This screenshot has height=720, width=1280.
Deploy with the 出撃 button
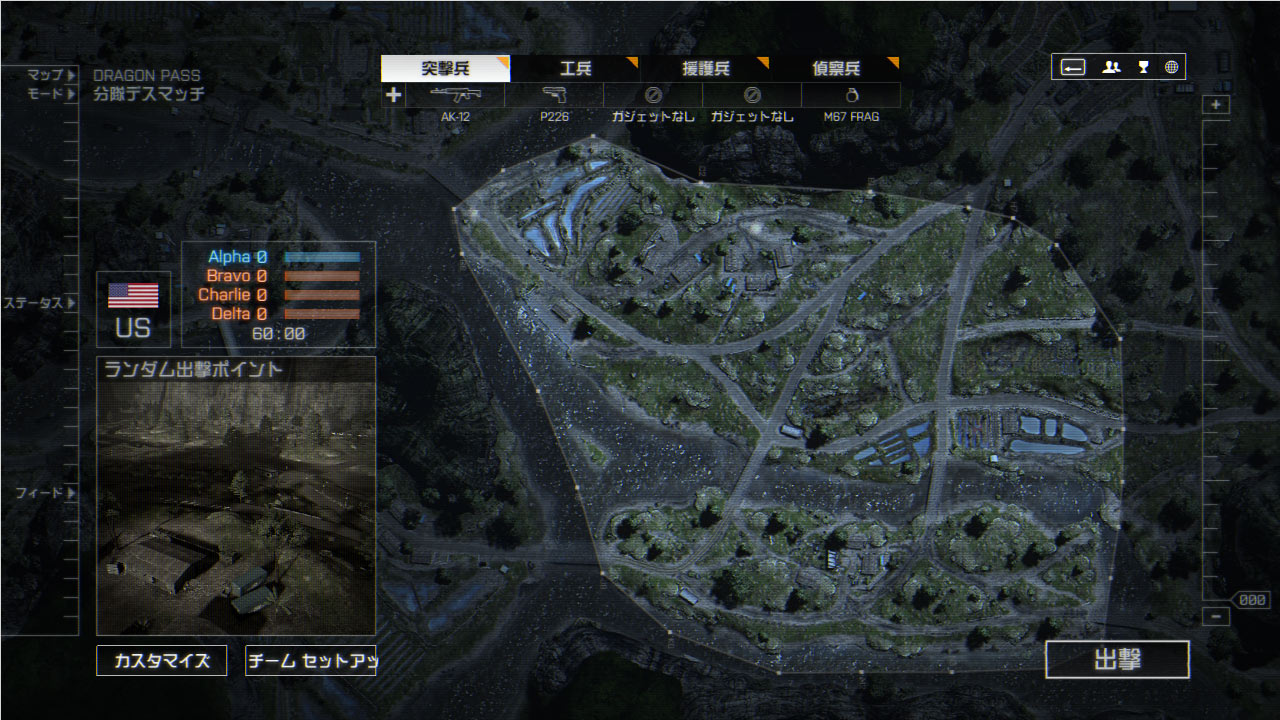click(1117, 660)
